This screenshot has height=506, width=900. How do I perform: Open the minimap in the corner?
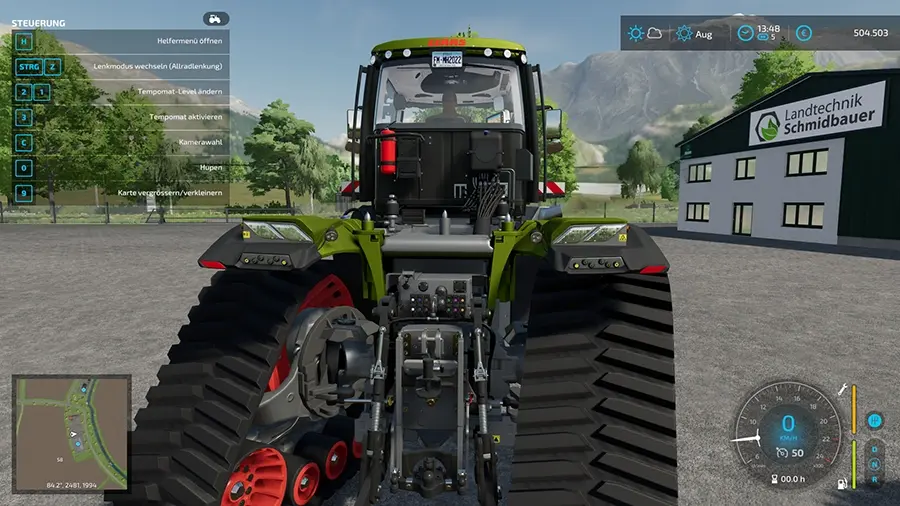[x=71, y=433]
